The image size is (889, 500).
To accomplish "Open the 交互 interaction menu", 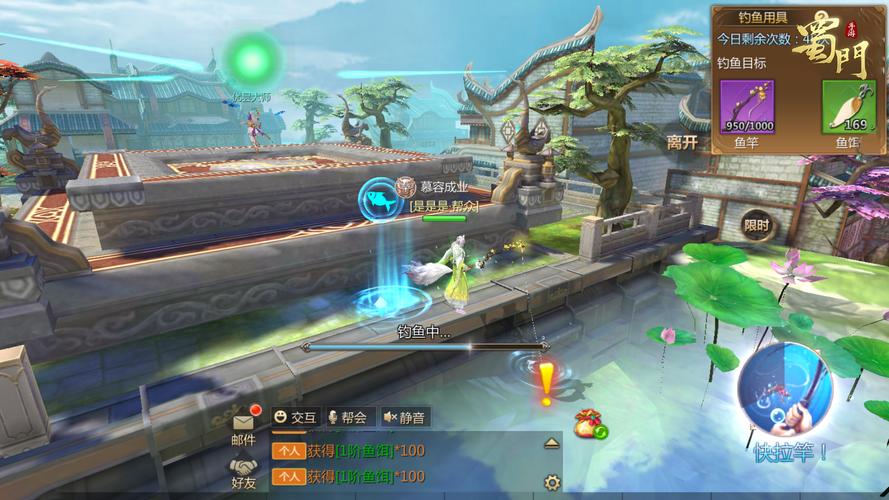I will 295,417.
